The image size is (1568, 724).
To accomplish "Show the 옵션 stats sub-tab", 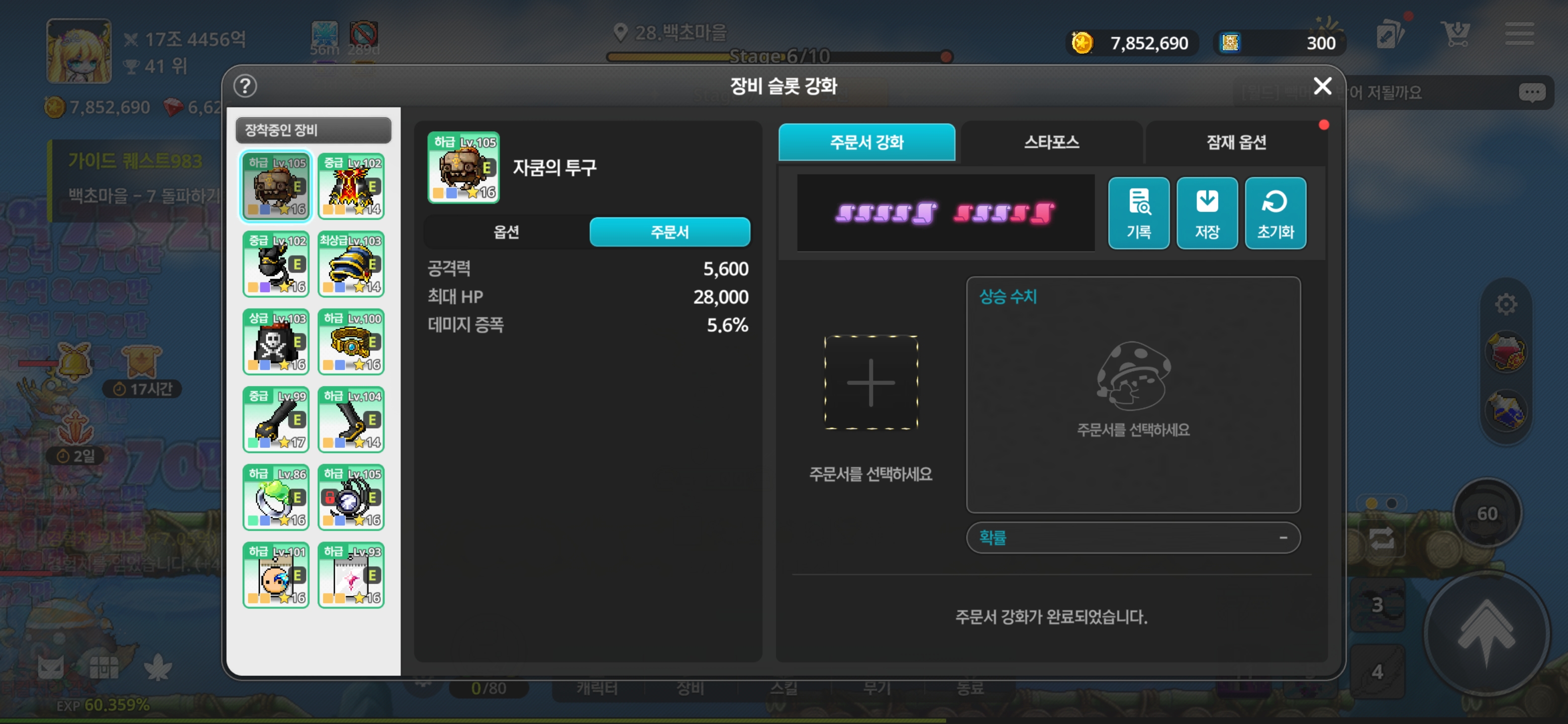I will [x=506, y=231].
